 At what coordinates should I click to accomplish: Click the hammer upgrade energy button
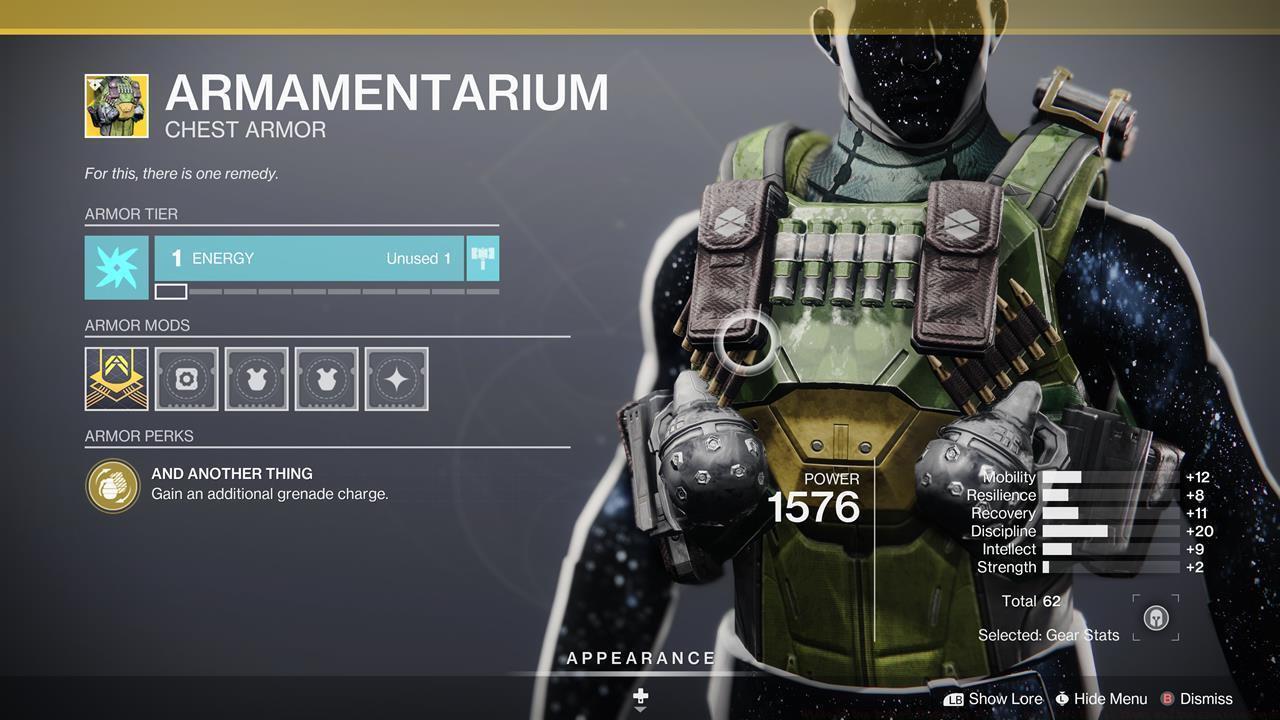coord(483,259)
